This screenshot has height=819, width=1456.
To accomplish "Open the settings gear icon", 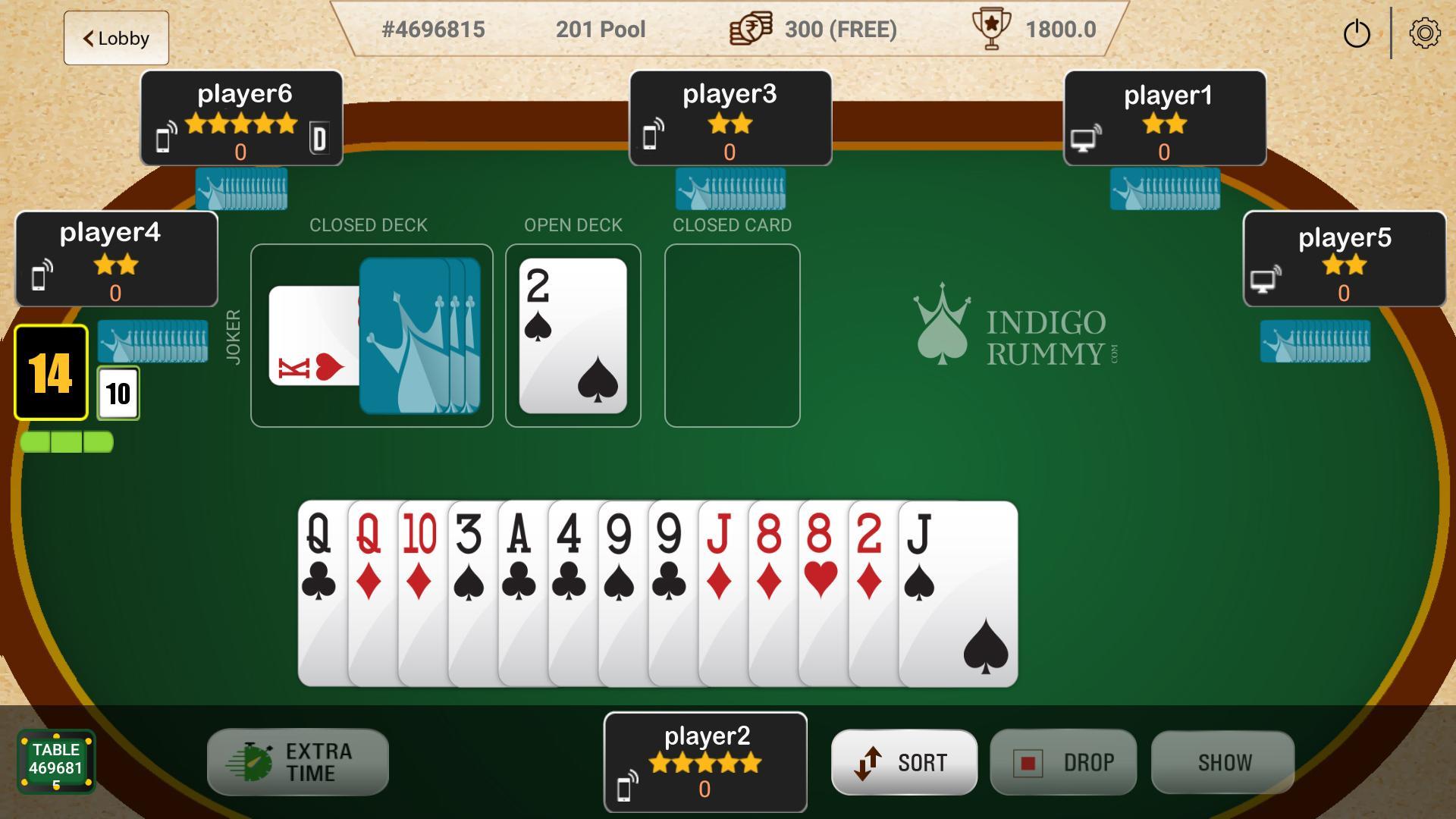I will click(1425, 33).
